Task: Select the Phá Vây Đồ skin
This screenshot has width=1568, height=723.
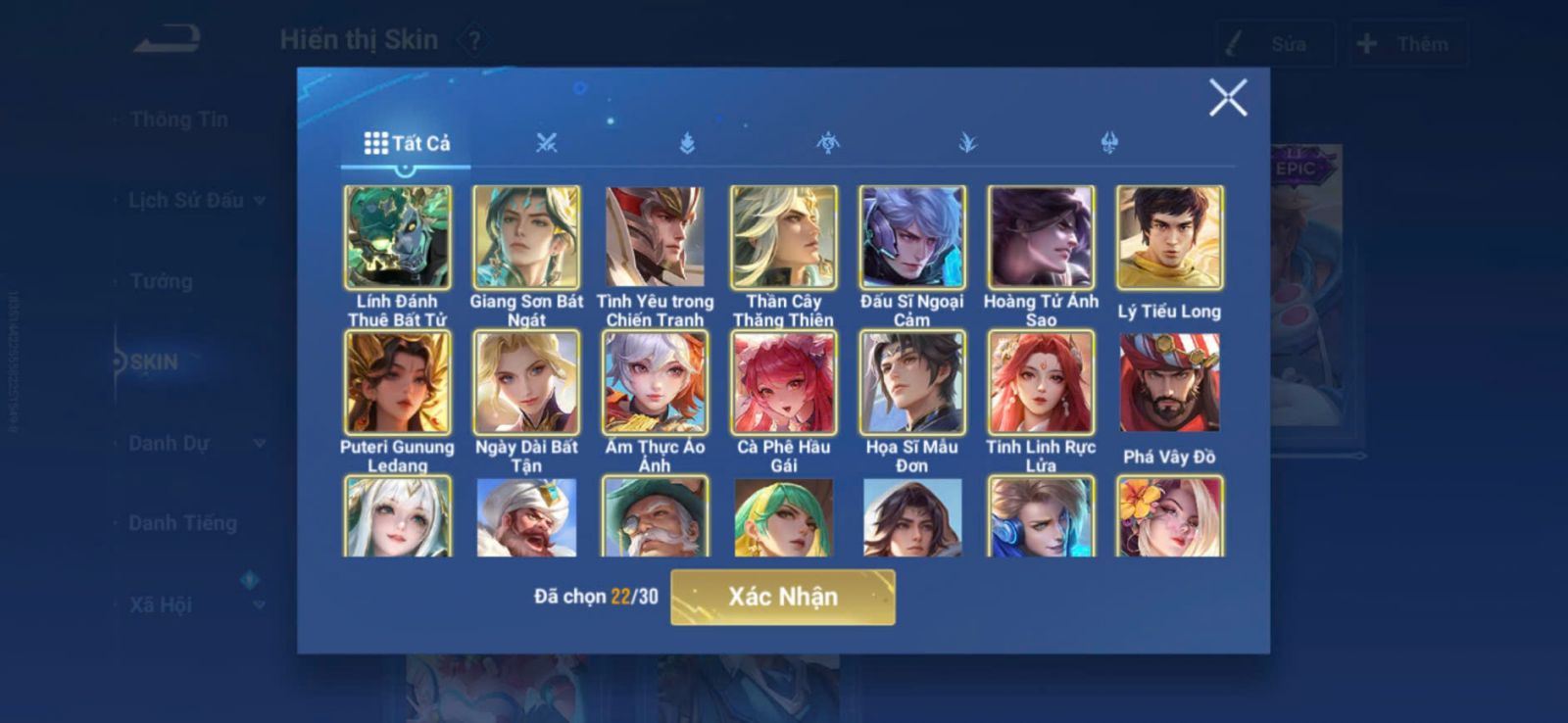Action: [x=1169, y=382]
